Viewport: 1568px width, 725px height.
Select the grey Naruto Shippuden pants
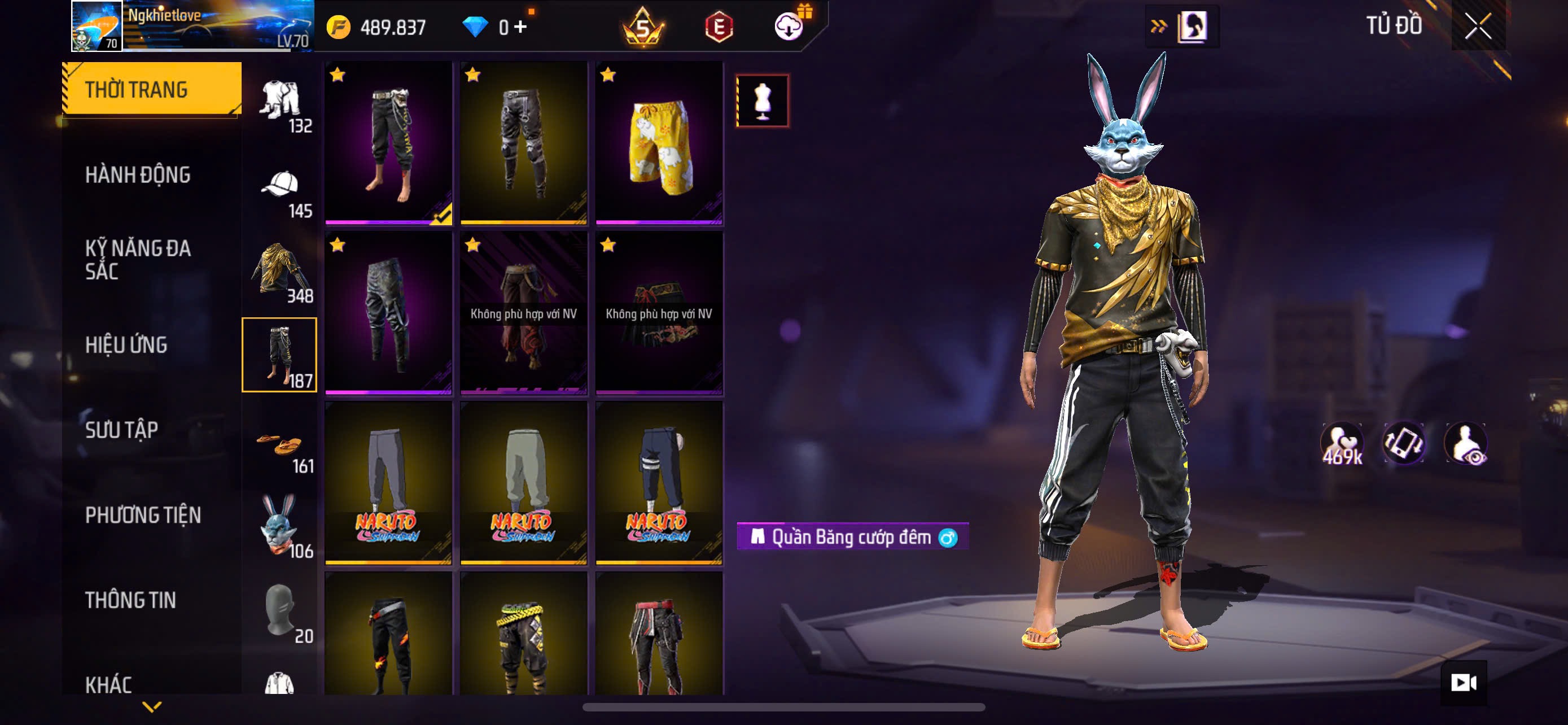click(389, 482)
